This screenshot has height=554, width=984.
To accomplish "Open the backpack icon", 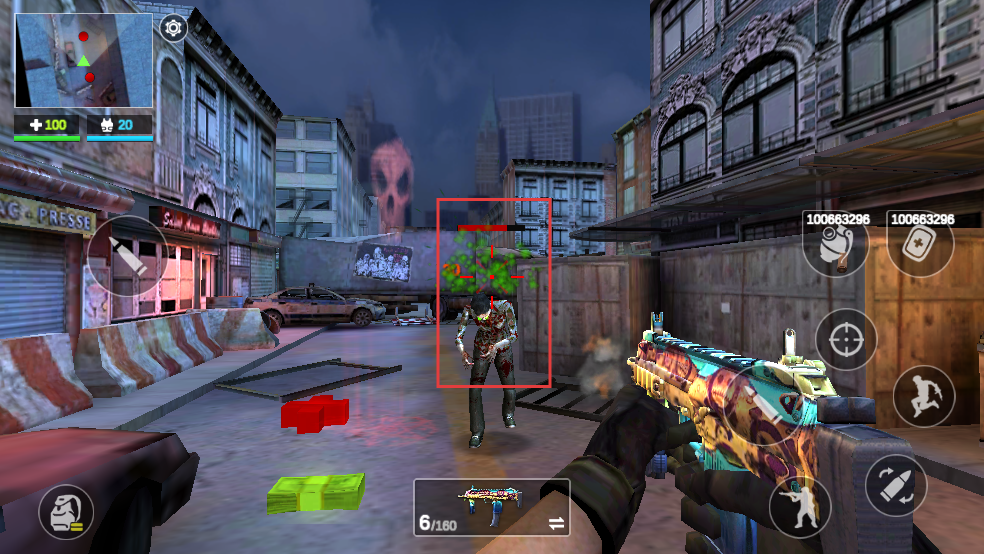I will [x=66, y=512].
